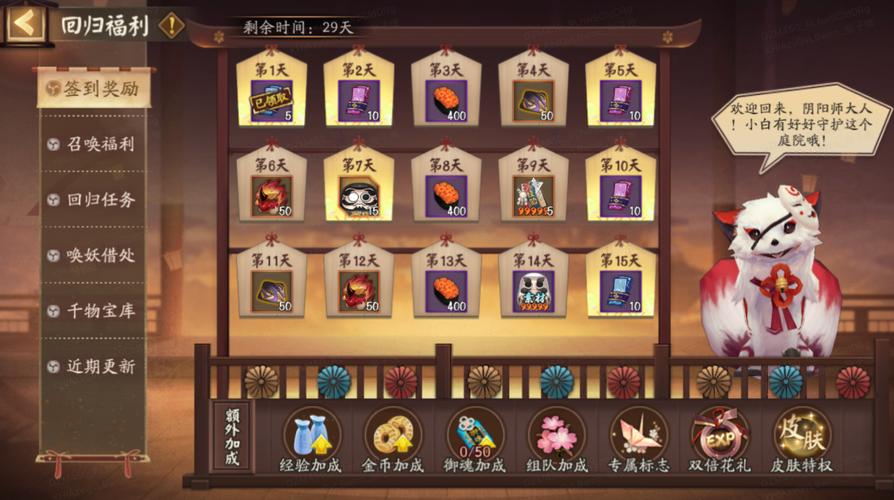Select the 第1天 claimed reward plaque
The height and width of the screenshot is (500, 894).
pos(271,93)
